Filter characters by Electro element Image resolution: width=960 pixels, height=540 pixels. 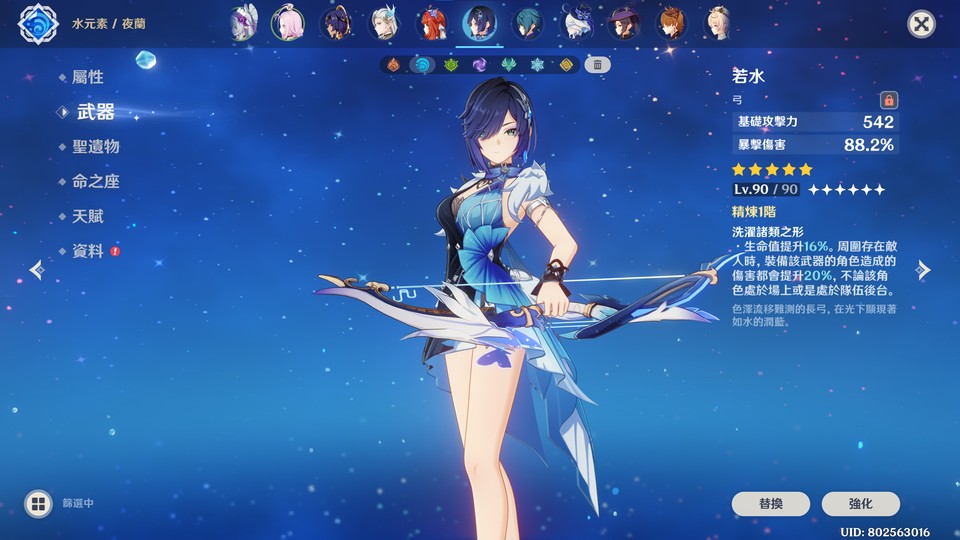480,65
